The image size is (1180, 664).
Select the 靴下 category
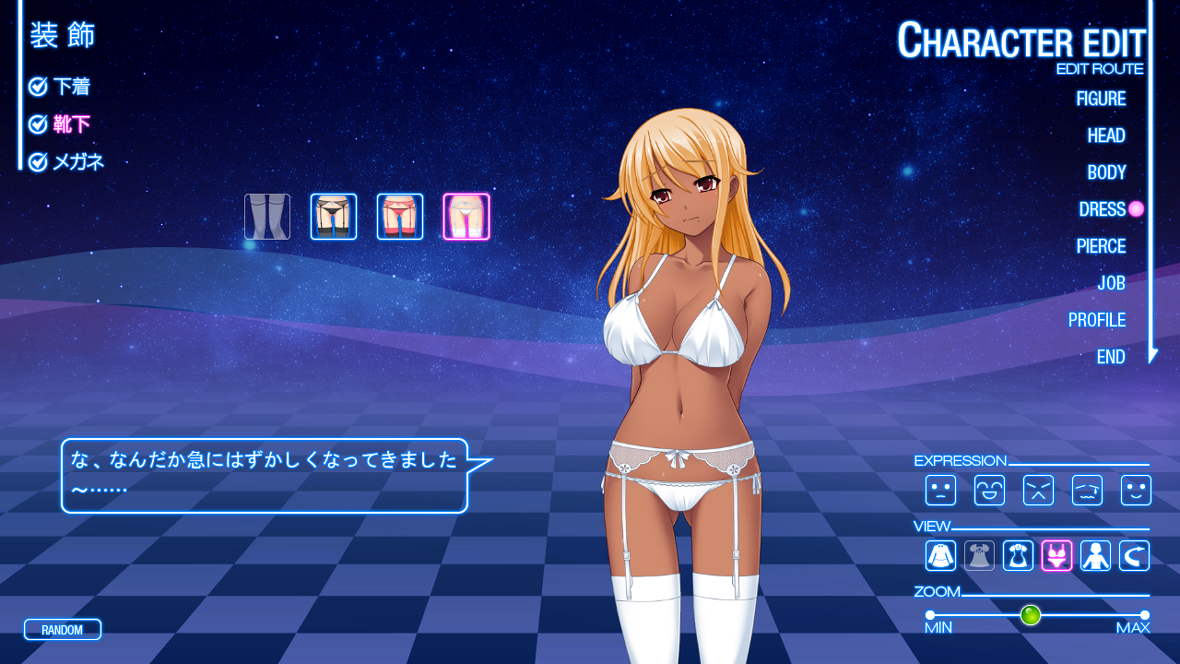tap(71, 124)
